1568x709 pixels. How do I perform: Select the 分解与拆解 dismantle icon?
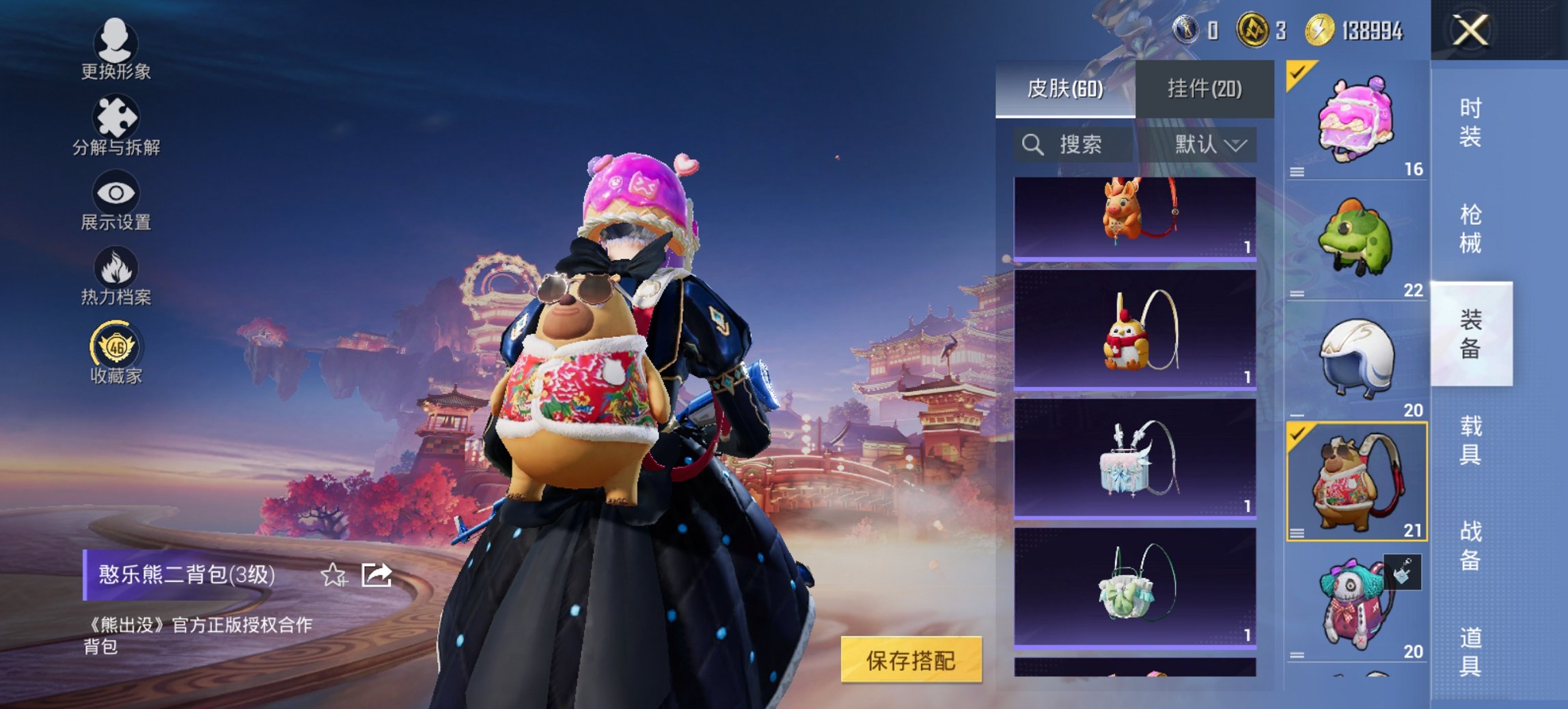point(116,123)
